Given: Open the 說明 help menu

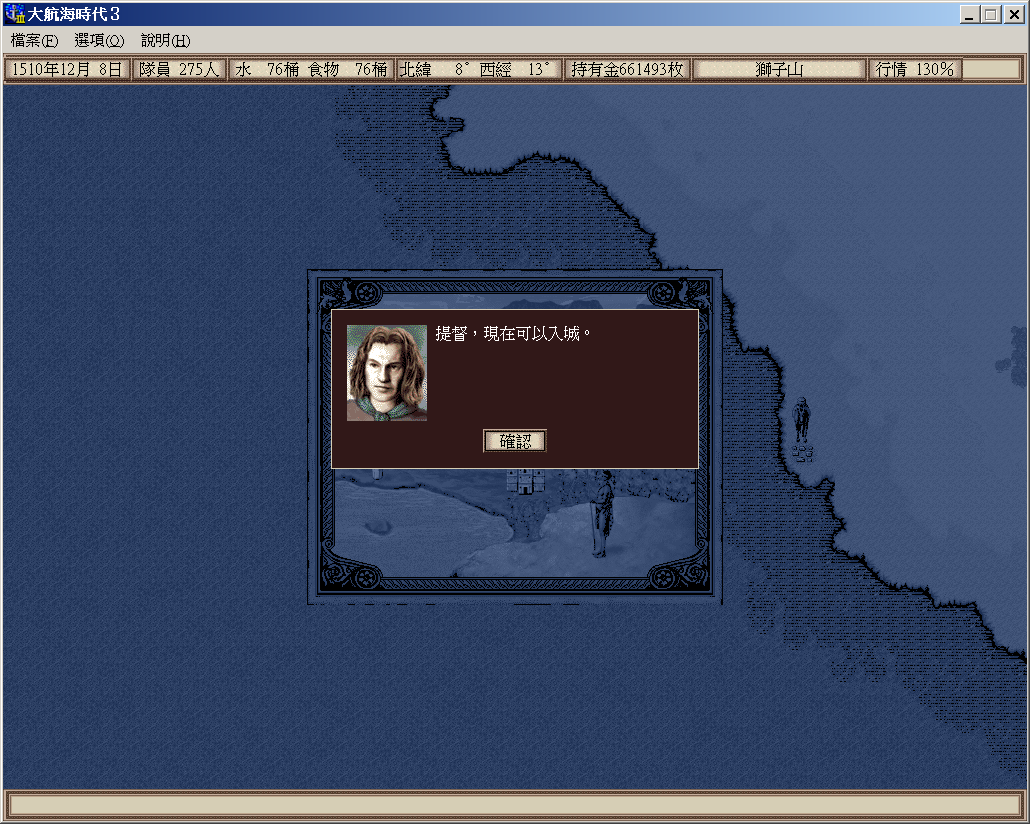Looking at the screenshot, I should (x=165, y=41).
